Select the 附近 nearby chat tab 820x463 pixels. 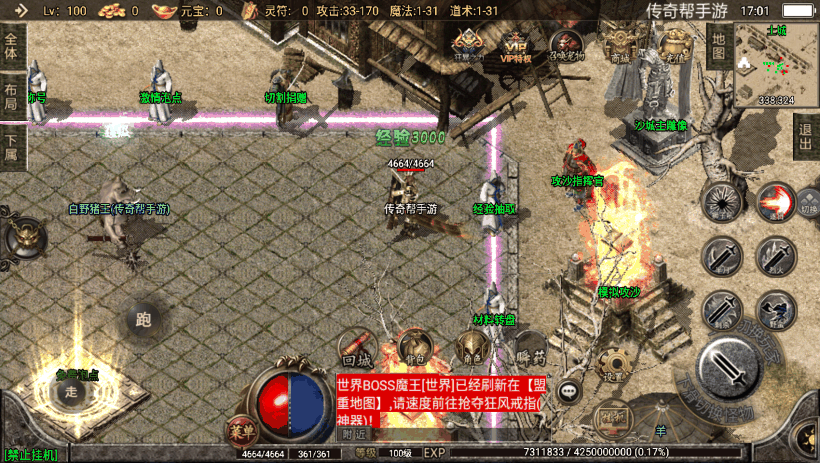(x=353, y=435)
